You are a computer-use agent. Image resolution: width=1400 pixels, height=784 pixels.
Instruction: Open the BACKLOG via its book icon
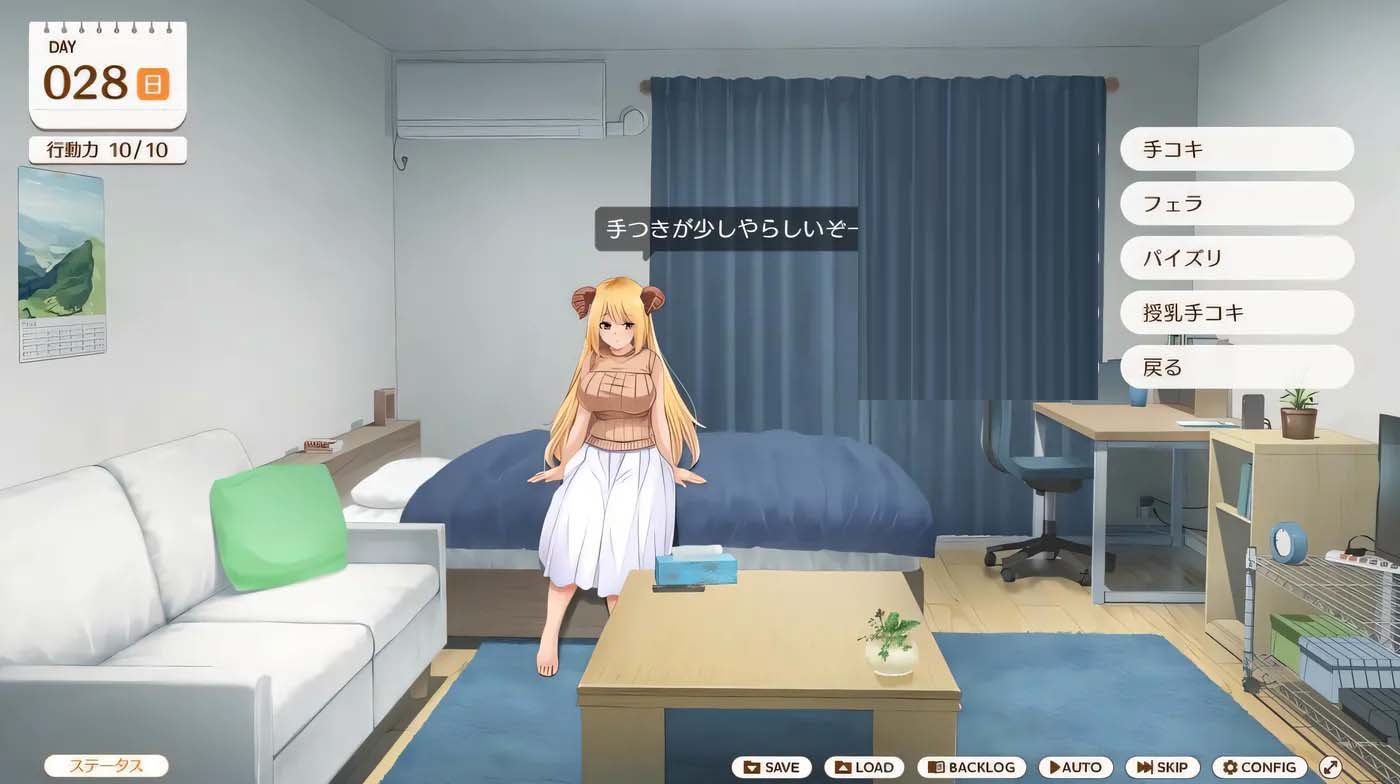coord(937,767)
